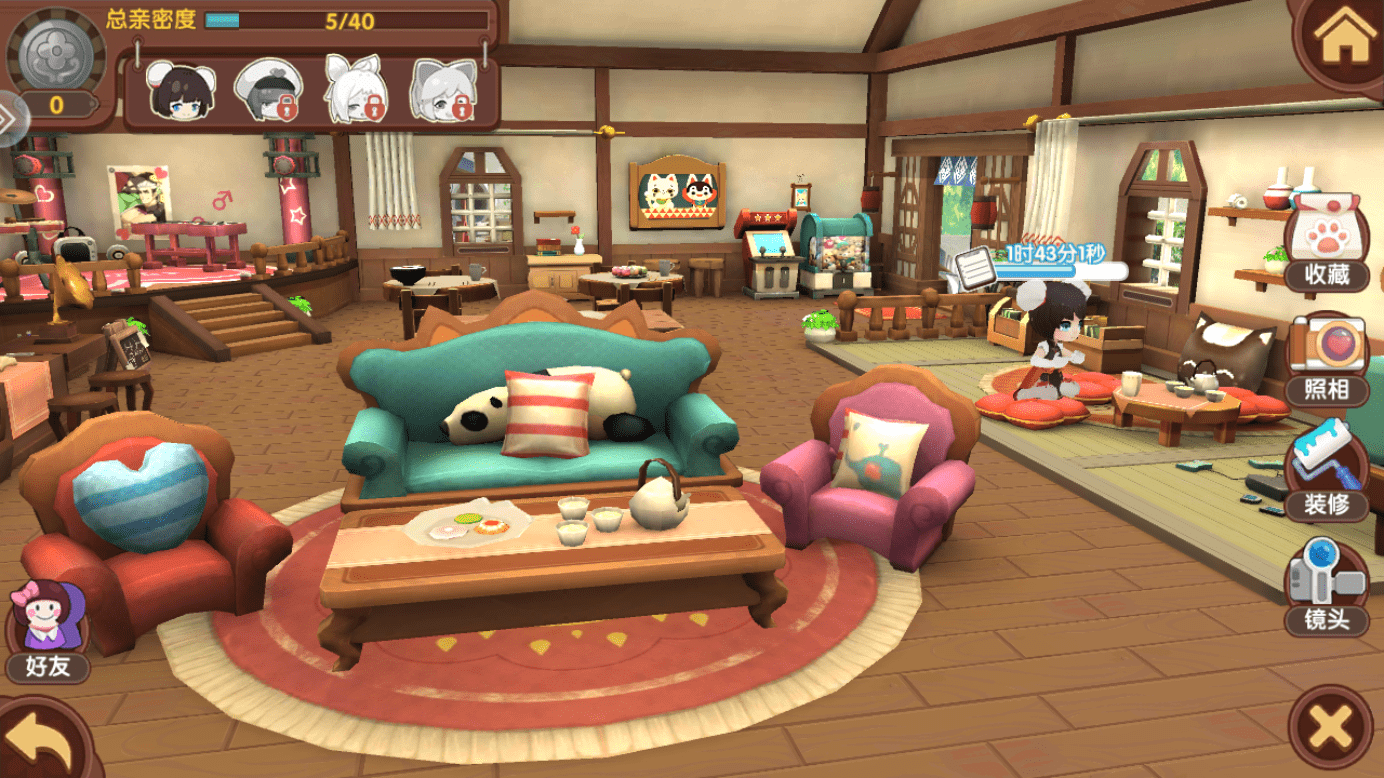Image resolution: width=1384 pixels, height=778 pixels.
Task: Expand the side panel arrow tab
Action: click(x=10, y=119)
